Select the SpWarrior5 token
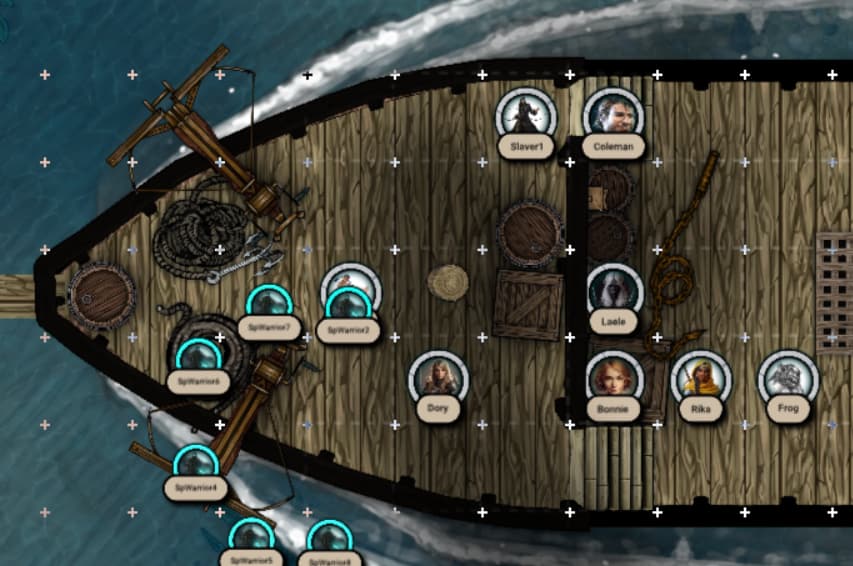Screen dimensions: 853x566 [251, 538]
